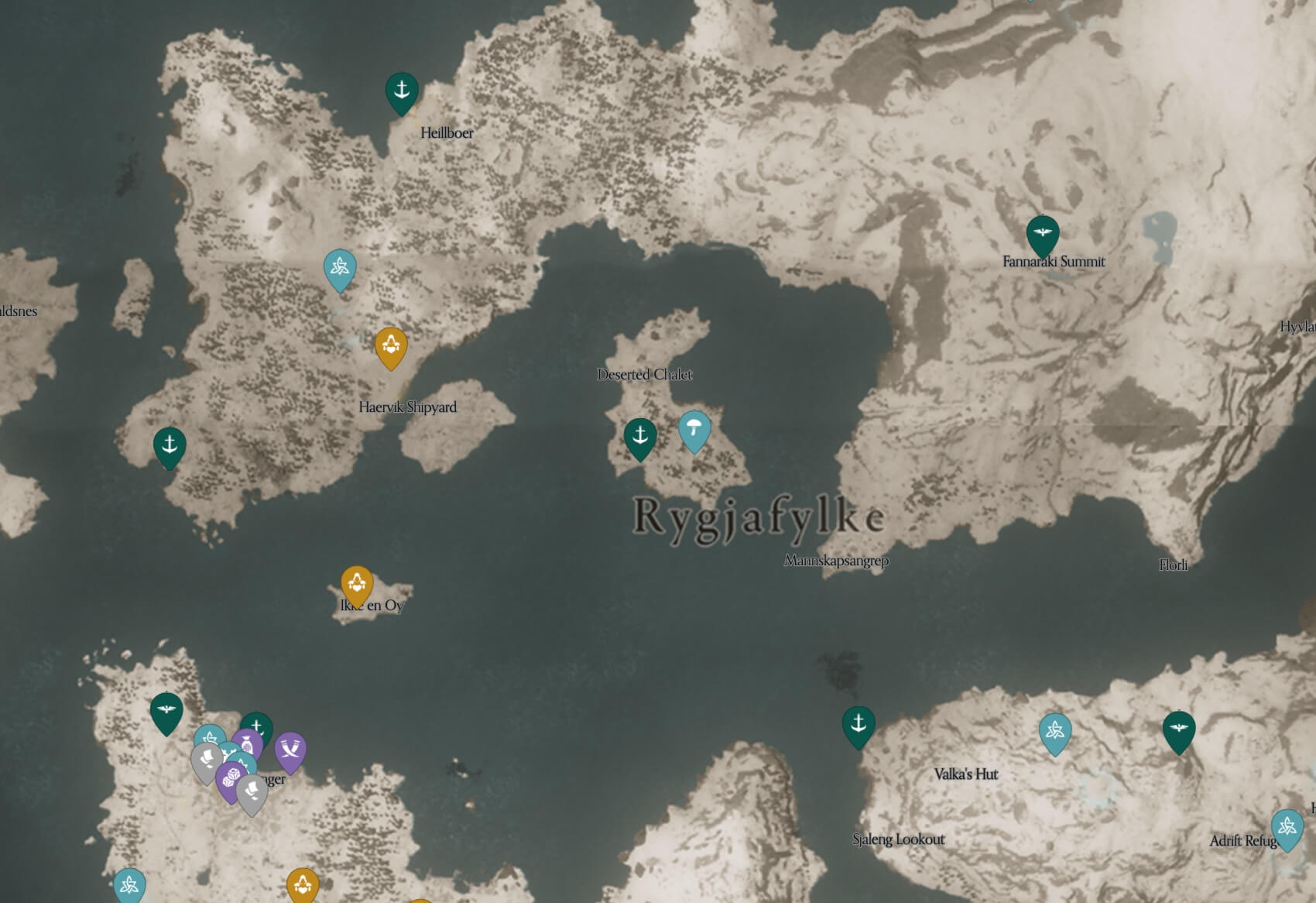Image resolution: width=1316 pixels, height=903 pixels.
Task: Select the Deserted Chalet label
Action: [646, 375]
